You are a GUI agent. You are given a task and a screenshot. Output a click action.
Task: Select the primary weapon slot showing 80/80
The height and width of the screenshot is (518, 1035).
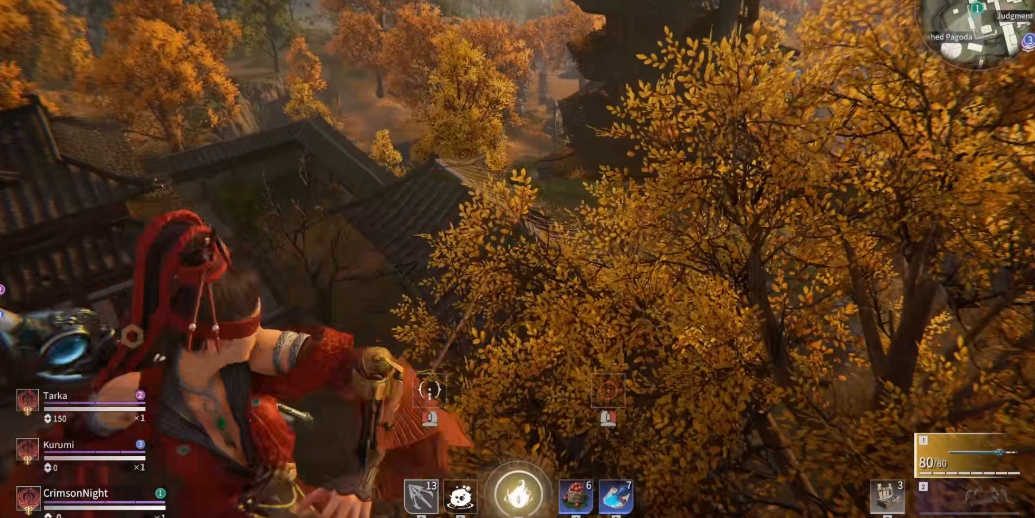(x=972, y=455)
